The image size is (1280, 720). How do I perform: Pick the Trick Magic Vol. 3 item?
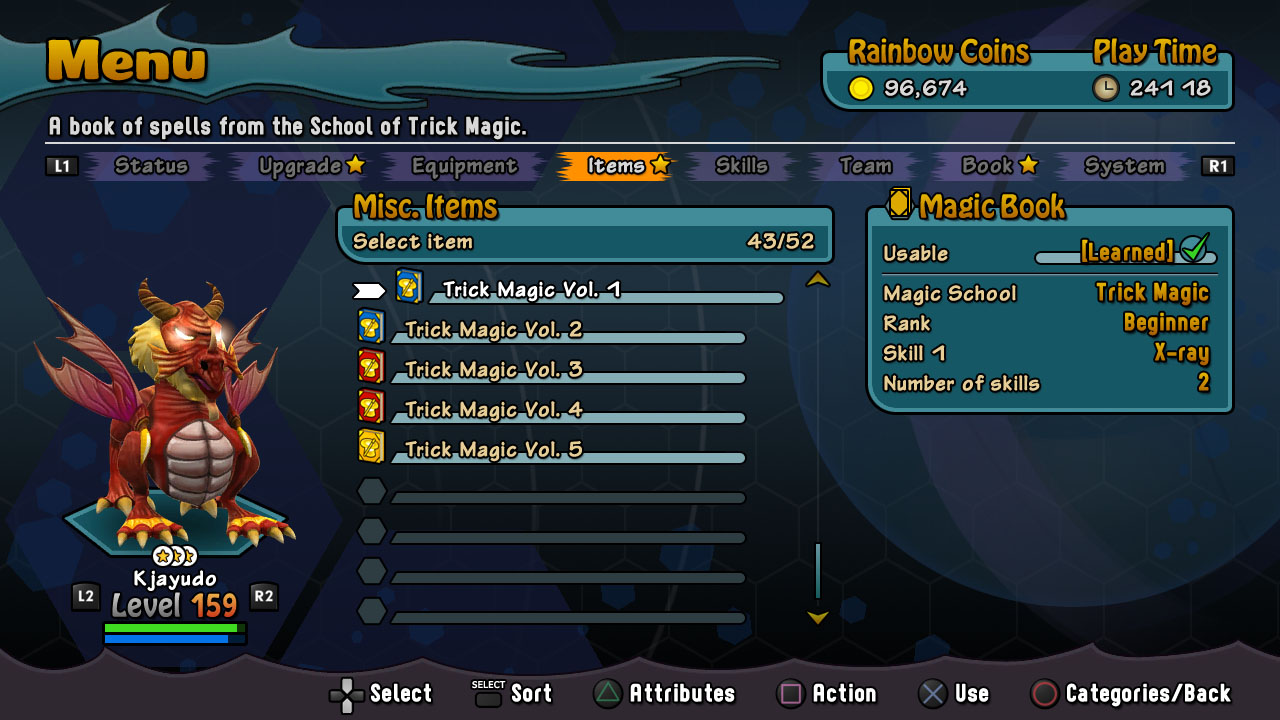493,370
